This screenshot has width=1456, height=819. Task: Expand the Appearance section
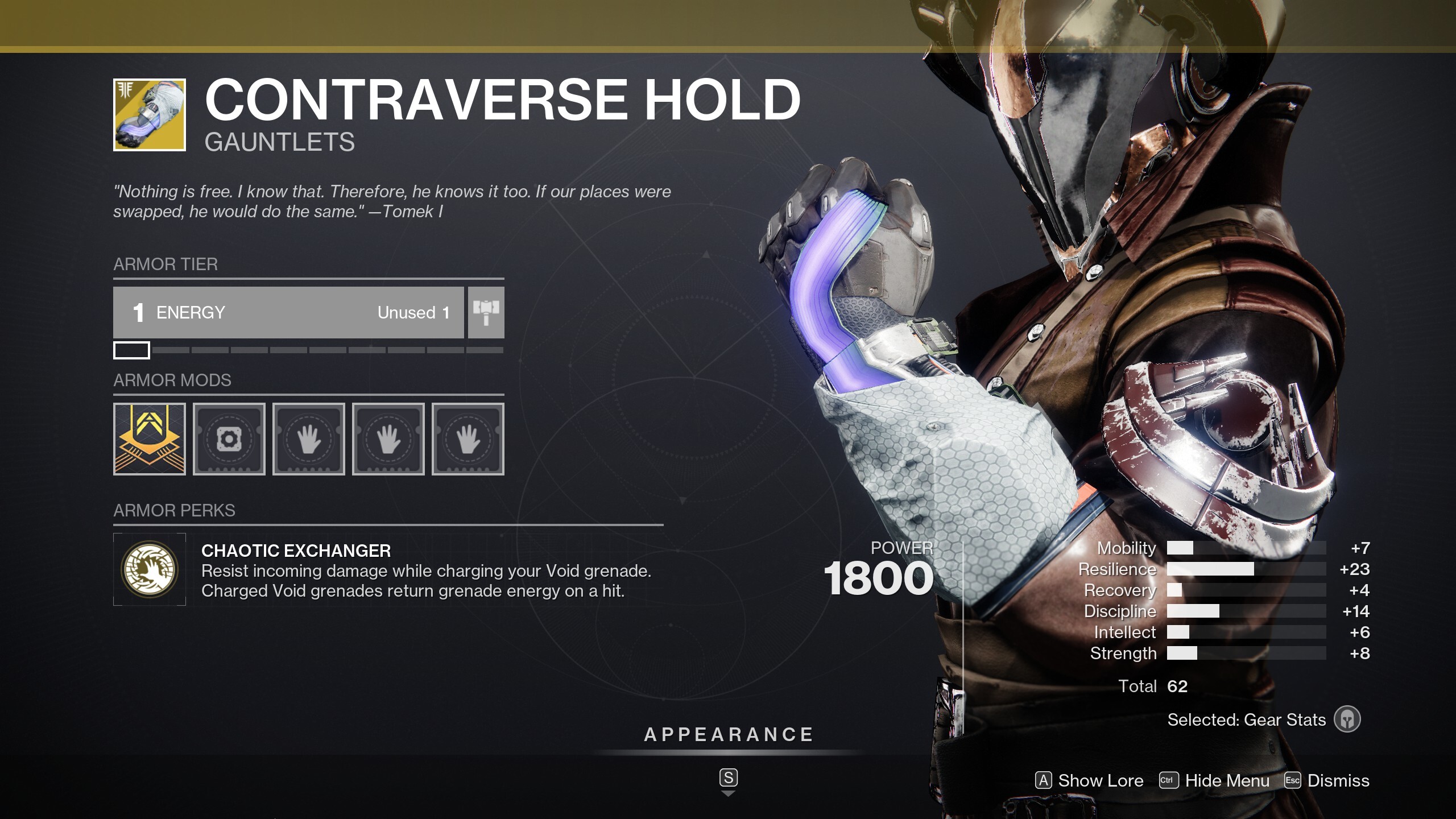coord(728,734)
